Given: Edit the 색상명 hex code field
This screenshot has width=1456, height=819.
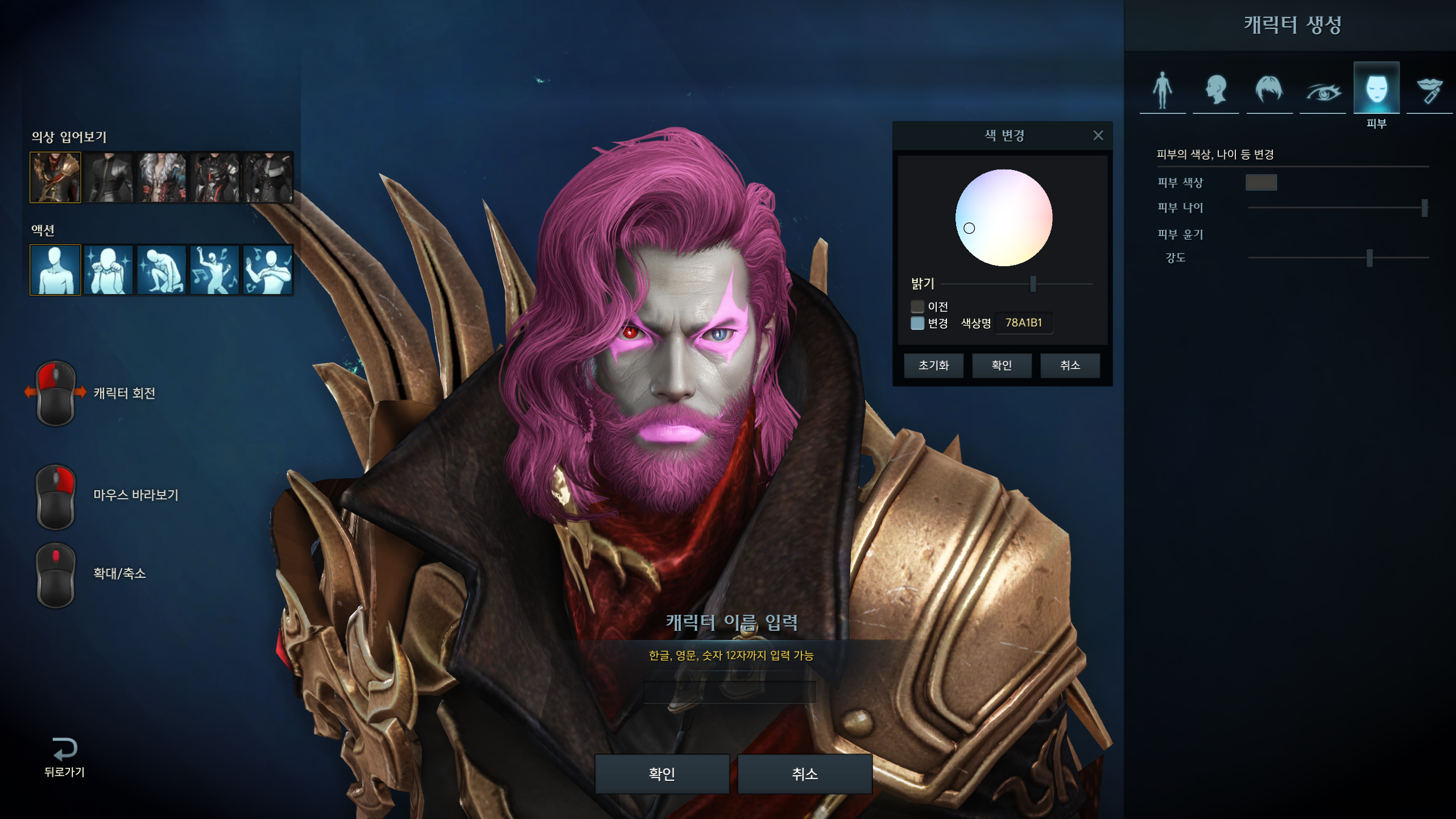Looking at the screenshot, I should 1024,322.
